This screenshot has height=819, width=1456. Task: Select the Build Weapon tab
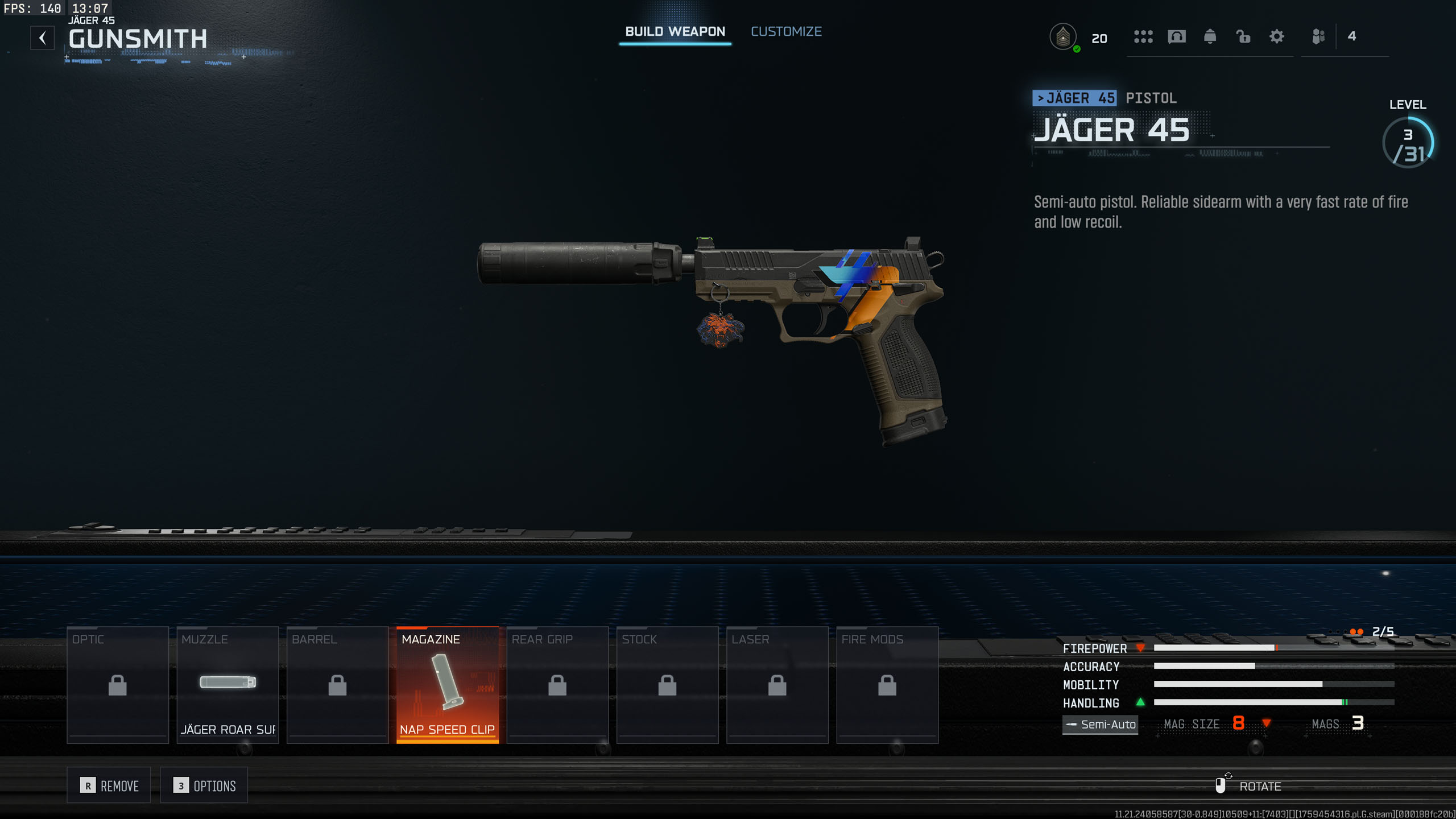675,32
